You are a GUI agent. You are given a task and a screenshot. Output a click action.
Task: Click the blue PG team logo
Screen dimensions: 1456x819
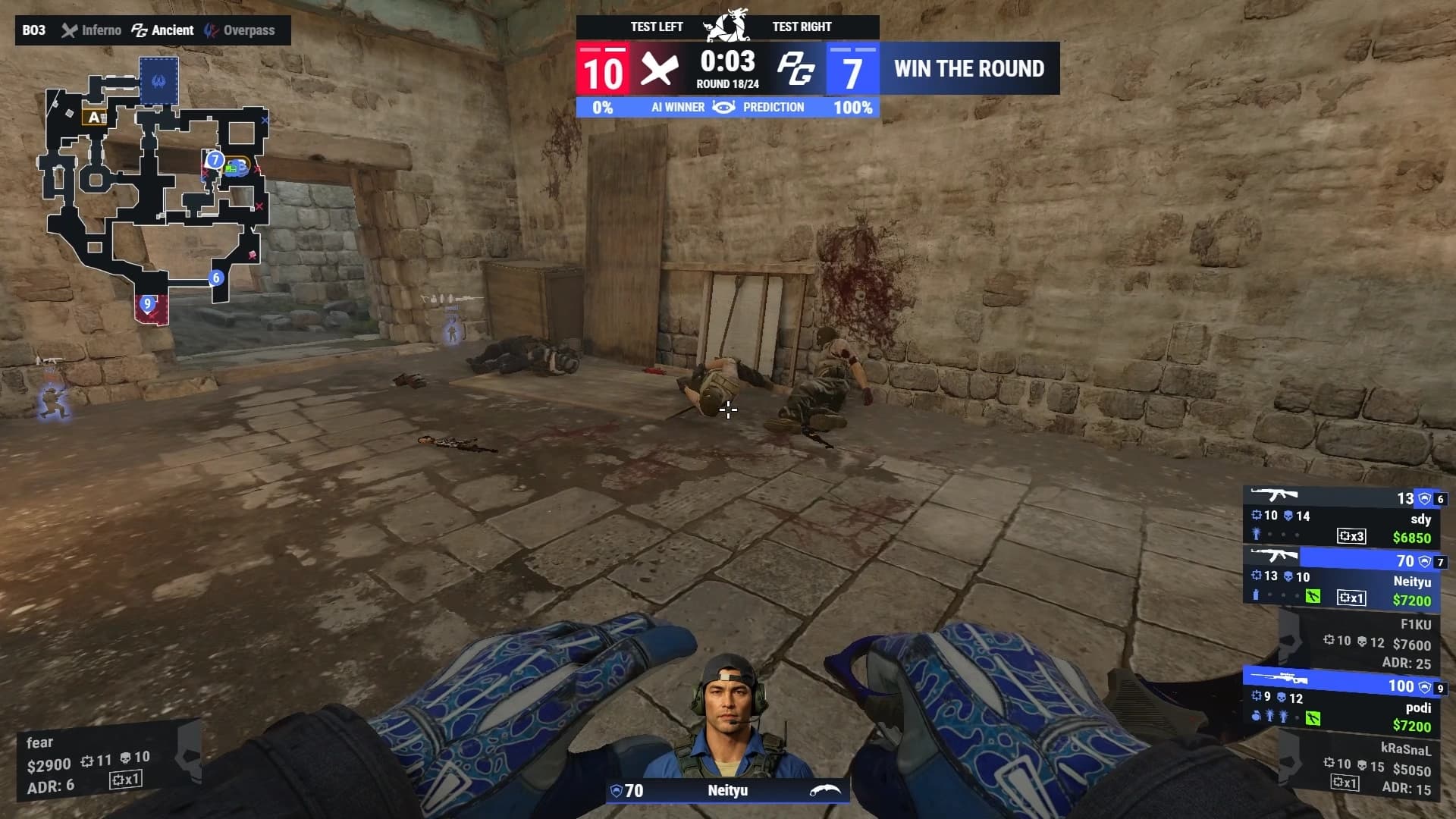tap(795, 70)
